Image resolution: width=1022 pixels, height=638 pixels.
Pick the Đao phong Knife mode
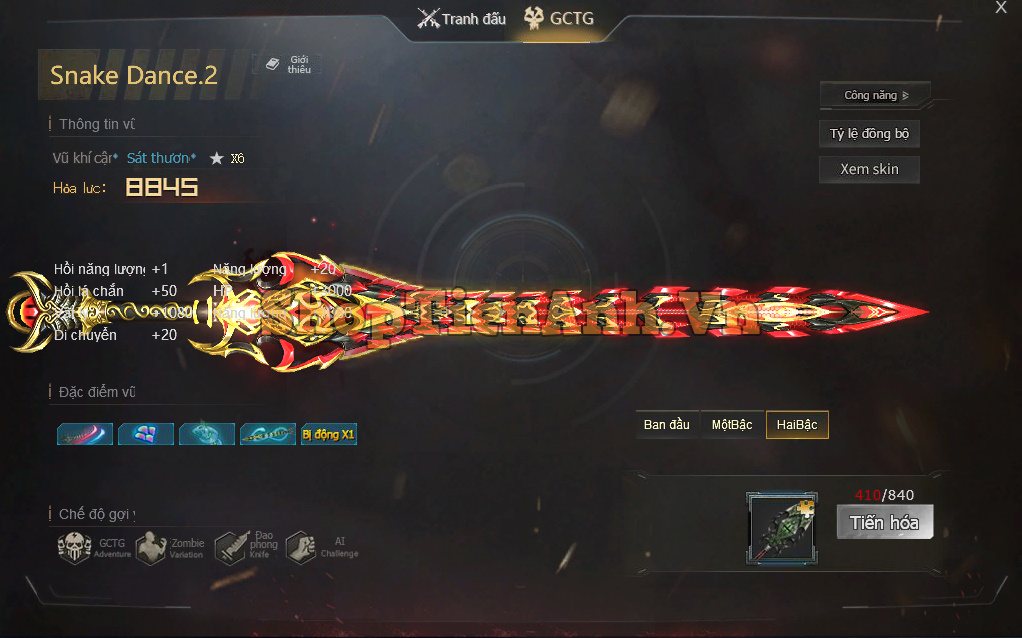click(x=230, y=547)
